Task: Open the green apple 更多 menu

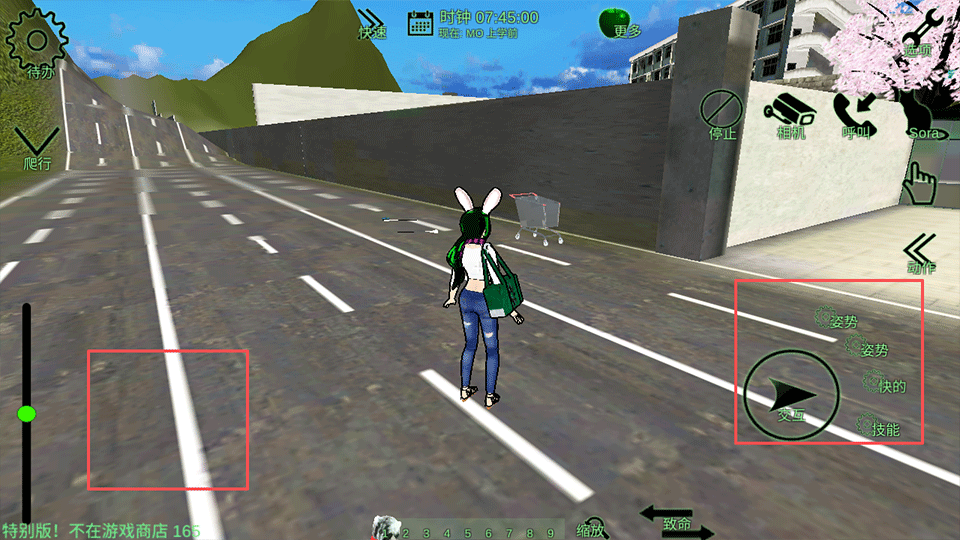Action: pos(616,23)
